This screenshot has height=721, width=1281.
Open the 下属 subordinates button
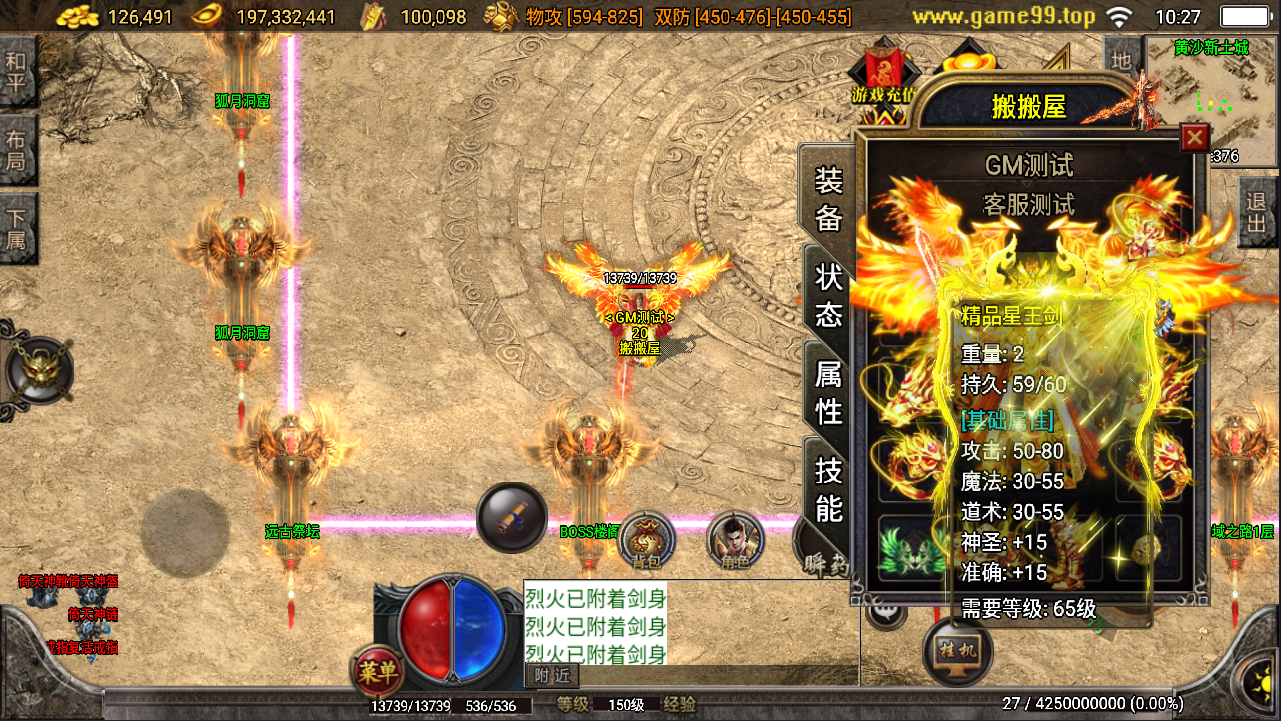17,228
